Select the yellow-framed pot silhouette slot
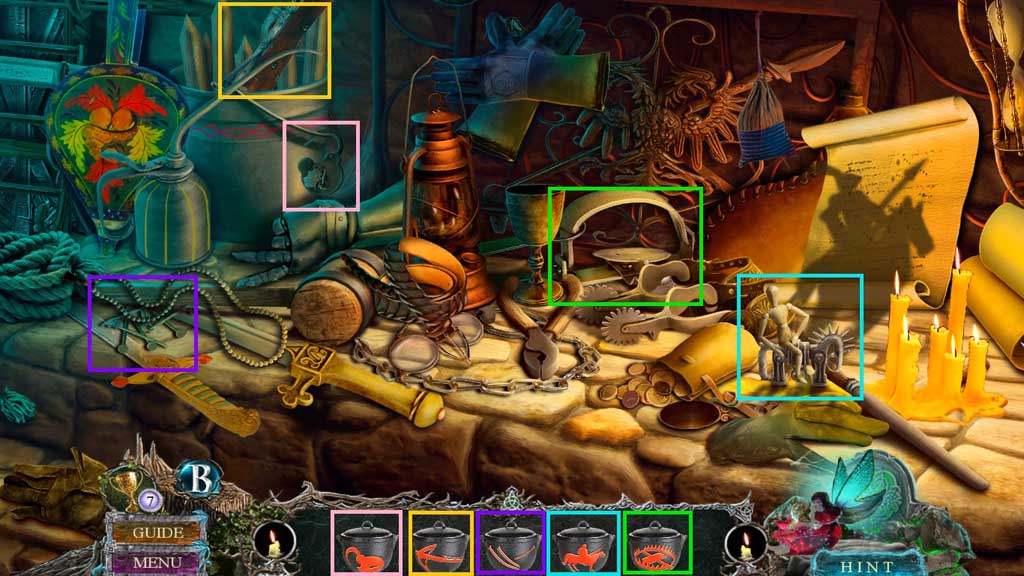Image resolution: width=1024 pixels, height=576 pixels. [441, 543]
